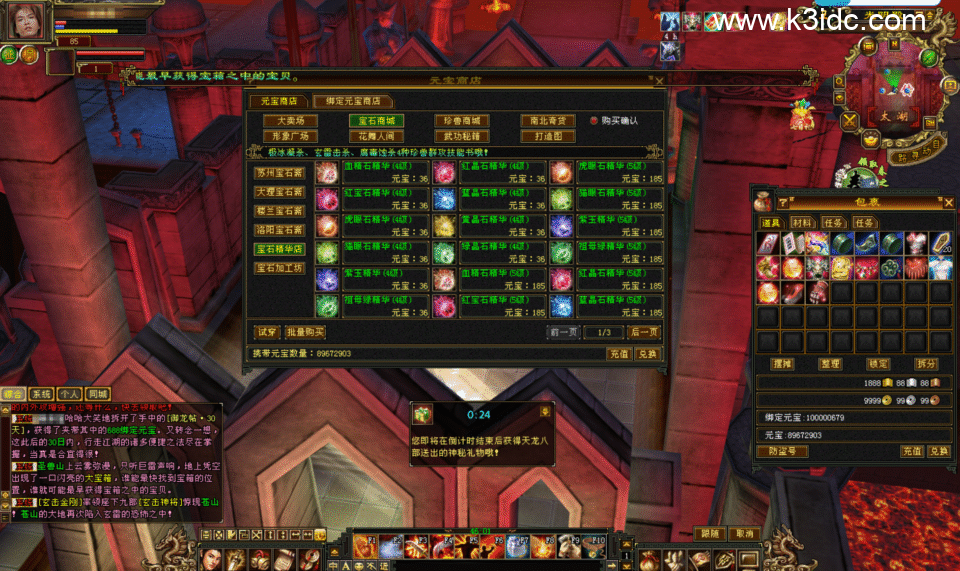Click the 试穿 try-on button

click(x=266, y=332)
